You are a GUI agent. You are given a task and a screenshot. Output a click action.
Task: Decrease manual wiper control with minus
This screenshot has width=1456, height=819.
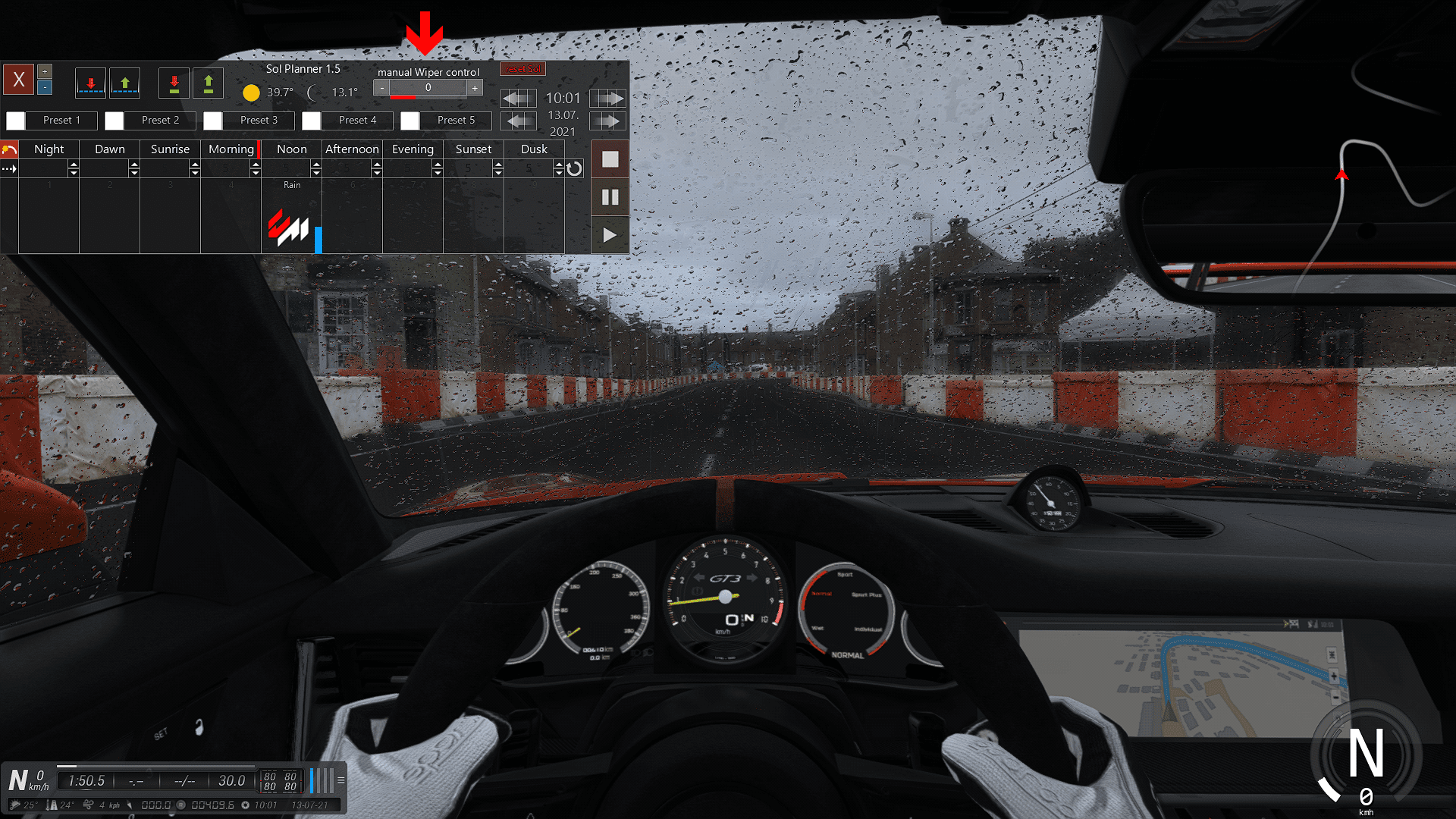[382, 88]
